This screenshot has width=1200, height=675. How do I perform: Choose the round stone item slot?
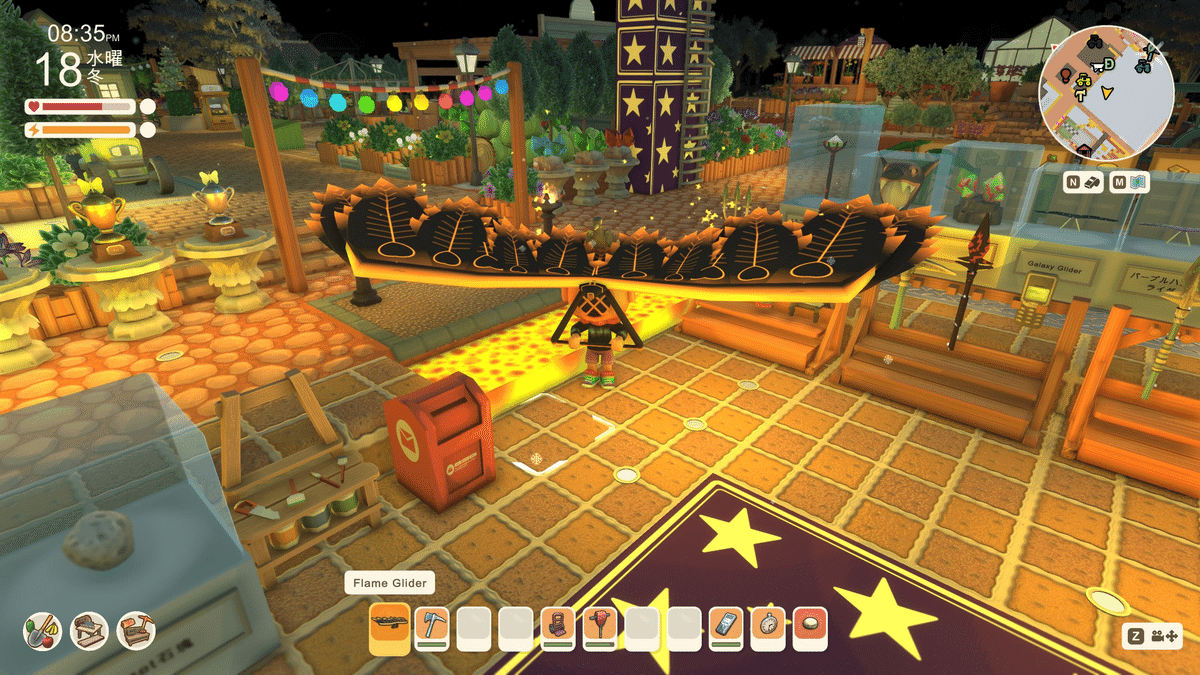click(811, 626)
